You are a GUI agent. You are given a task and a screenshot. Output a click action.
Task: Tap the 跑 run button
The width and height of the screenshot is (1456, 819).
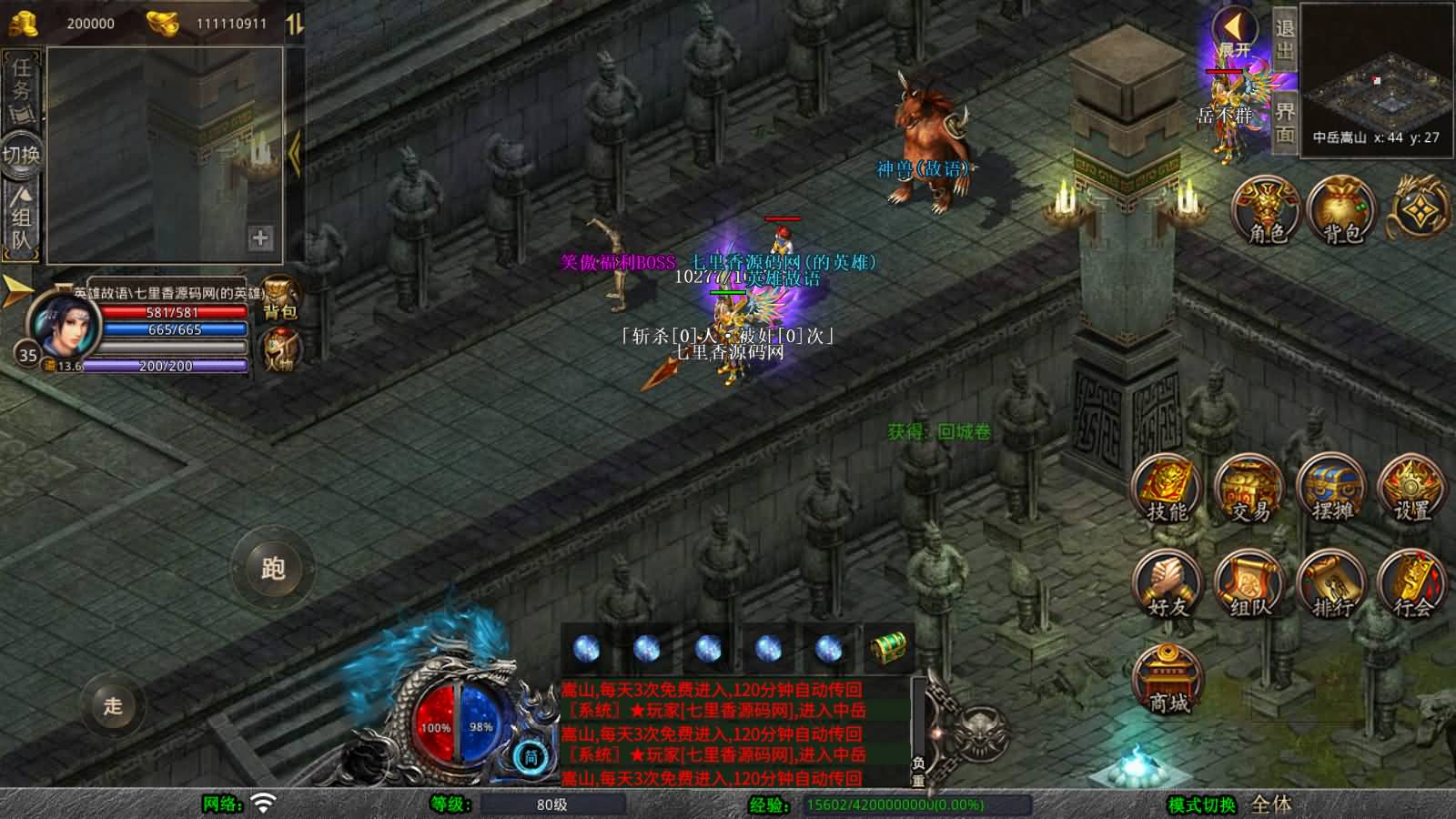click(273, 569)
